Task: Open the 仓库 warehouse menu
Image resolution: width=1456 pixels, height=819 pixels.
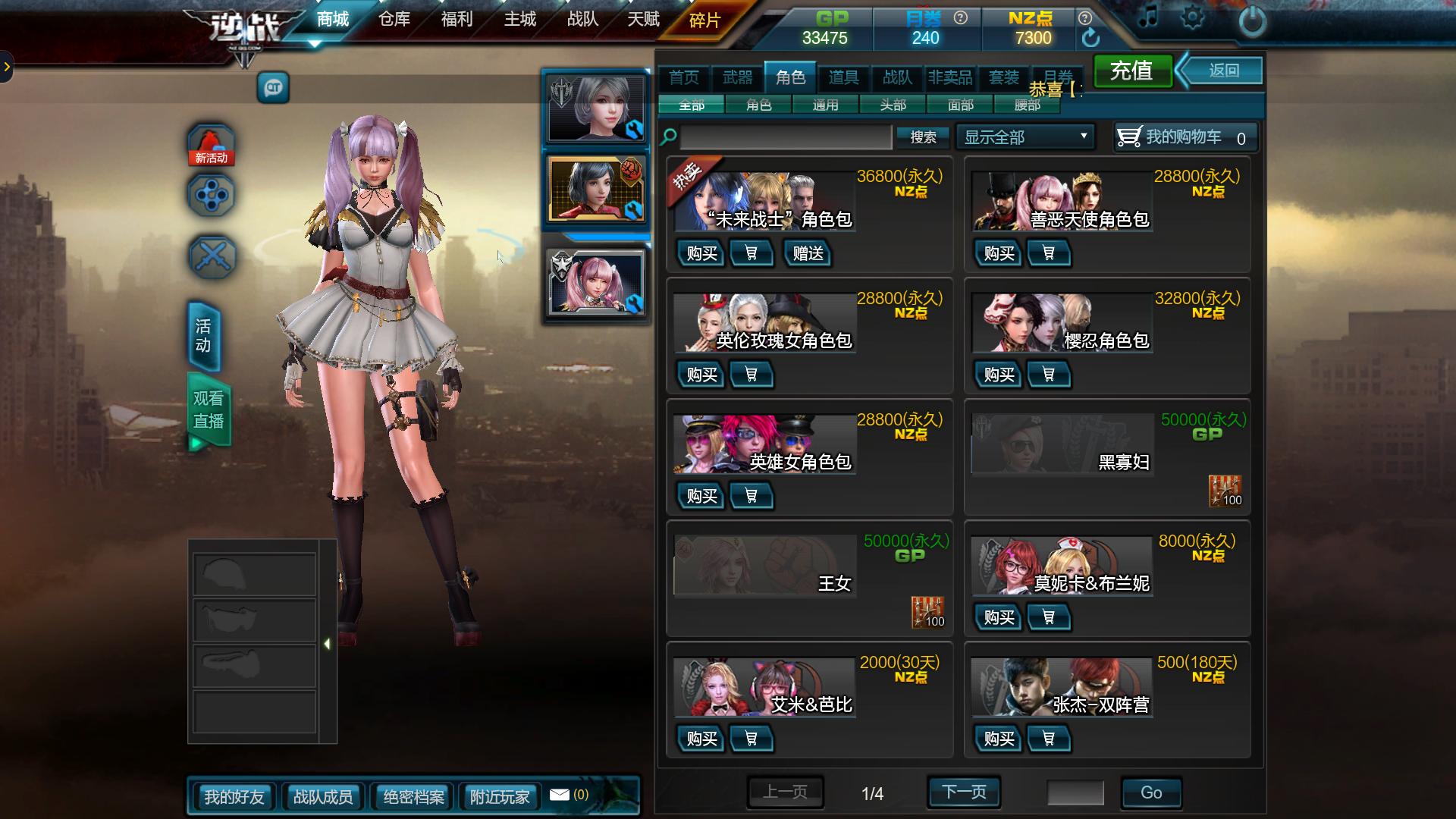Action: click(394, 20)
